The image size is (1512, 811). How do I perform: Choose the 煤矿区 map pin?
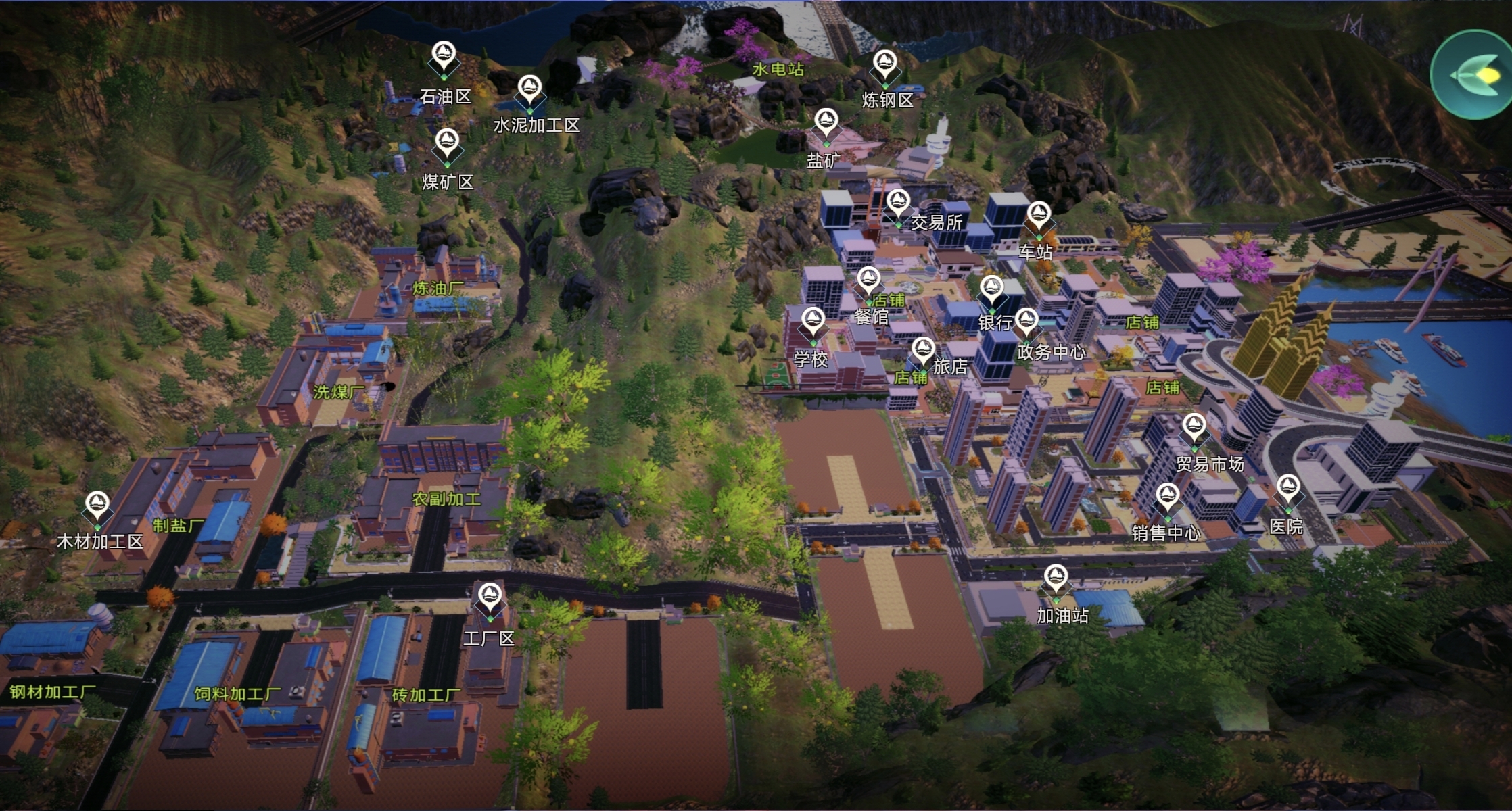pyautogui.click(x=446, y=143)
